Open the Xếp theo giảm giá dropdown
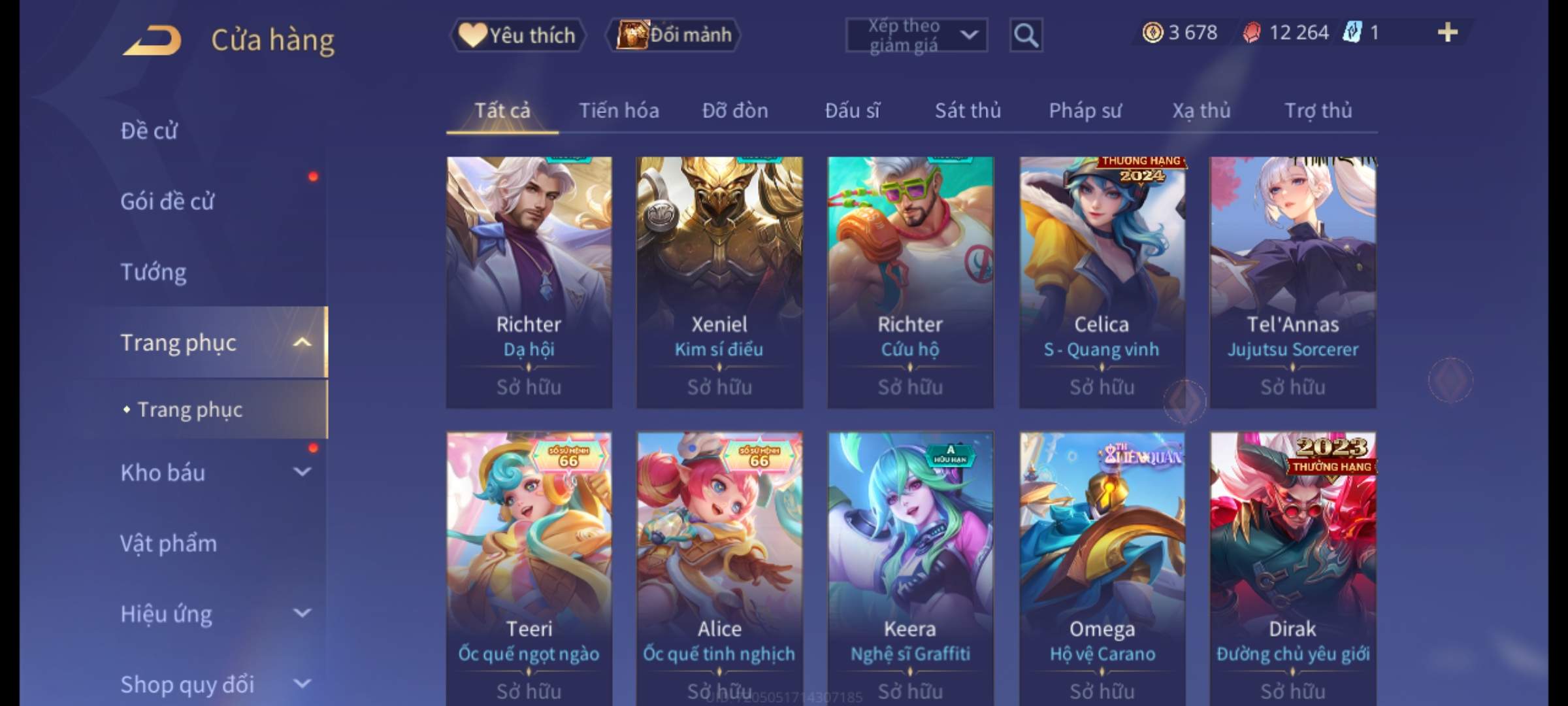Screen dimensions: 1568x706 pyautogui.click(x=916, y=35)
